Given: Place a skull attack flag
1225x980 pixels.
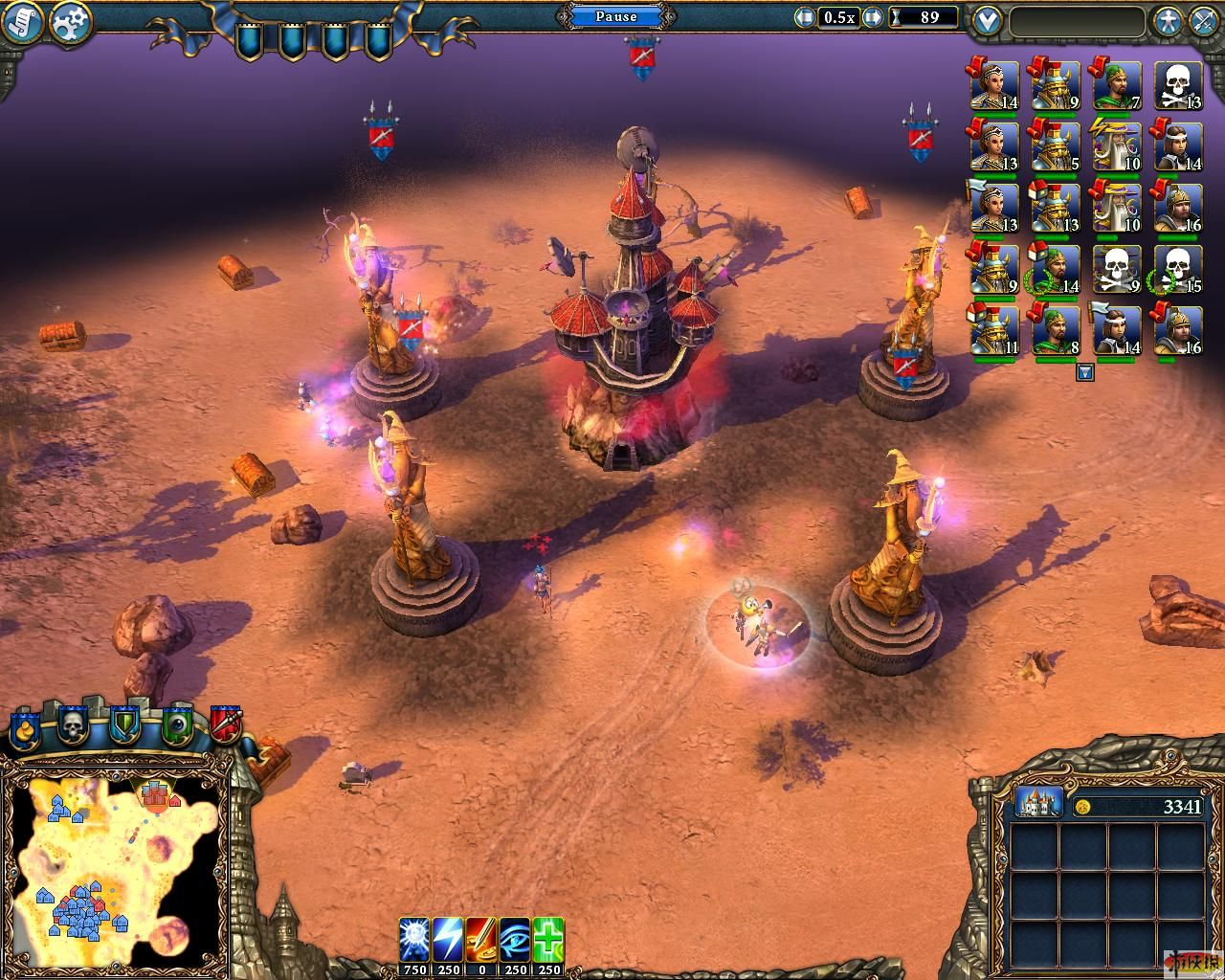Looking at the screenshot, I should 74,726.
